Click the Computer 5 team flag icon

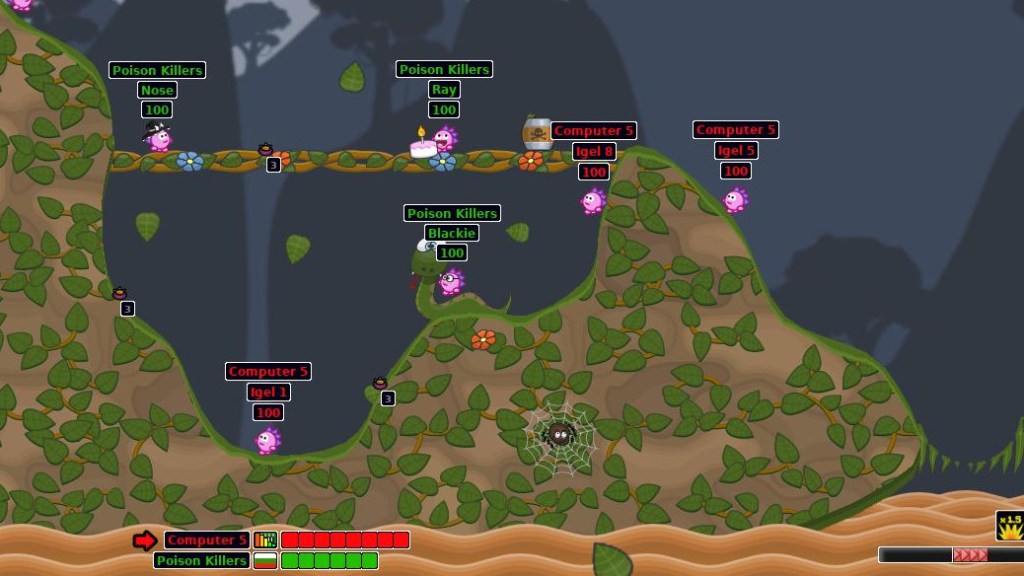coord(265,540)
